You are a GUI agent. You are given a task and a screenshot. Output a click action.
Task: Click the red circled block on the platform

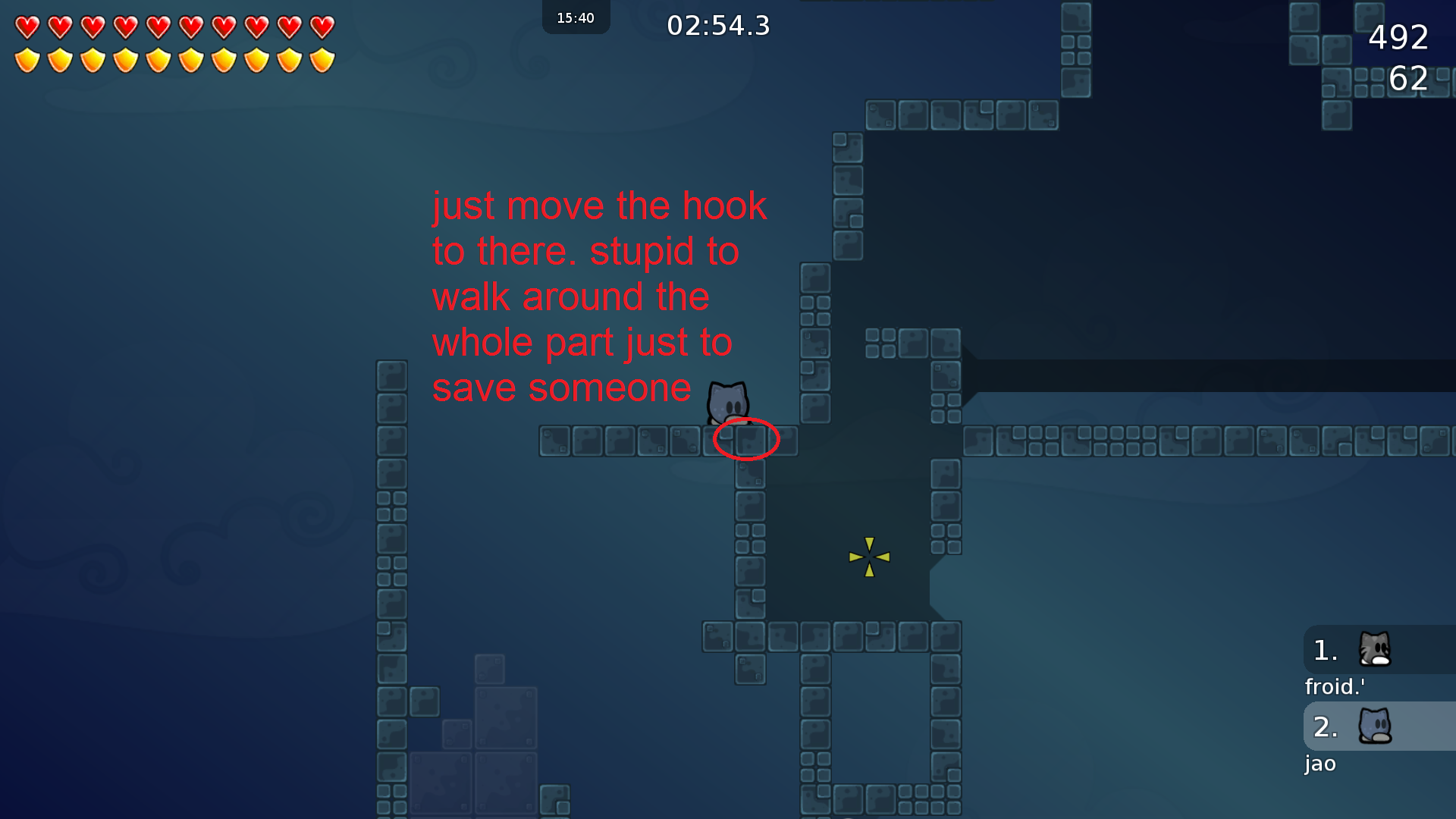(747, 440)
